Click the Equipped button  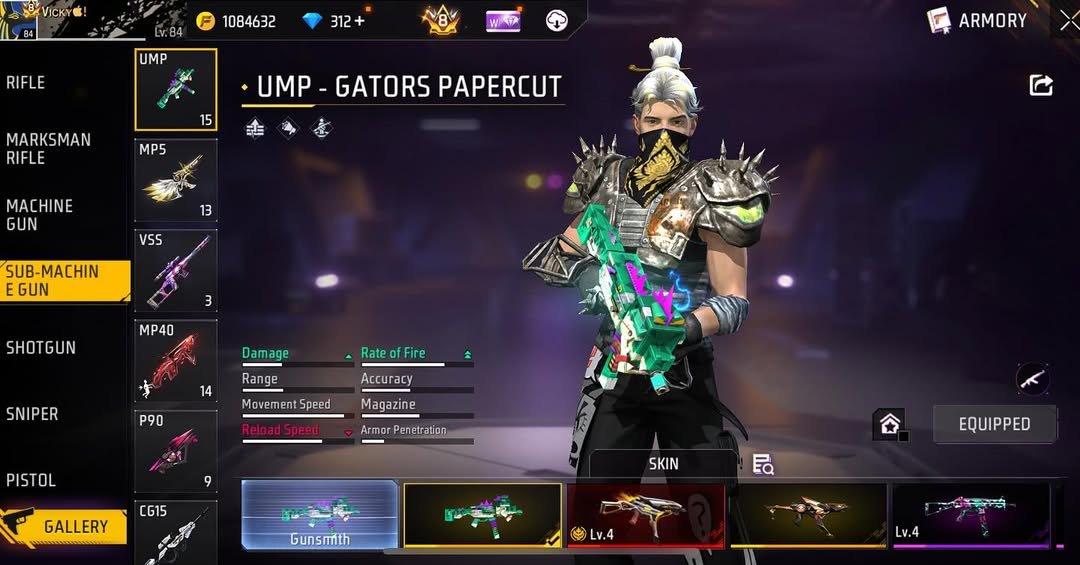pos(994,424)
